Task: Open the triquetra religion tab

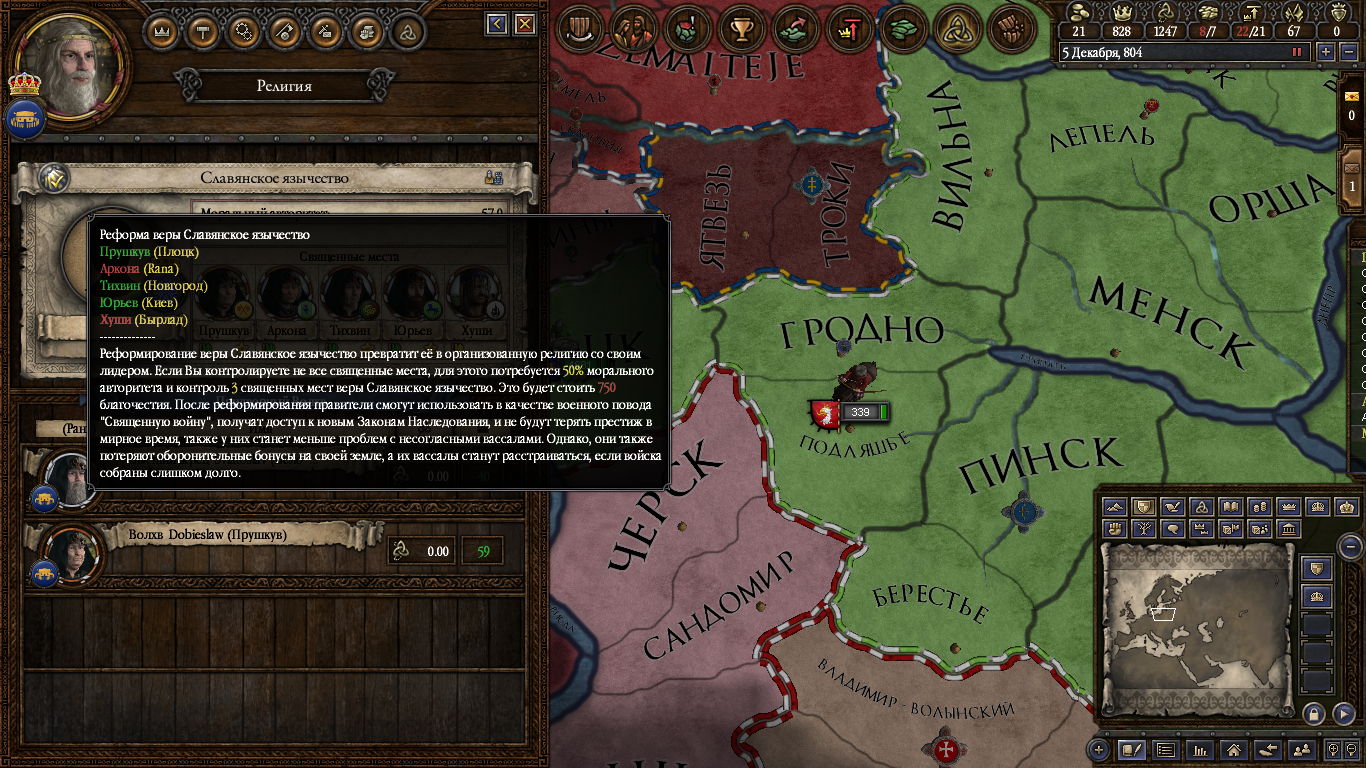Action: (407, 31)
